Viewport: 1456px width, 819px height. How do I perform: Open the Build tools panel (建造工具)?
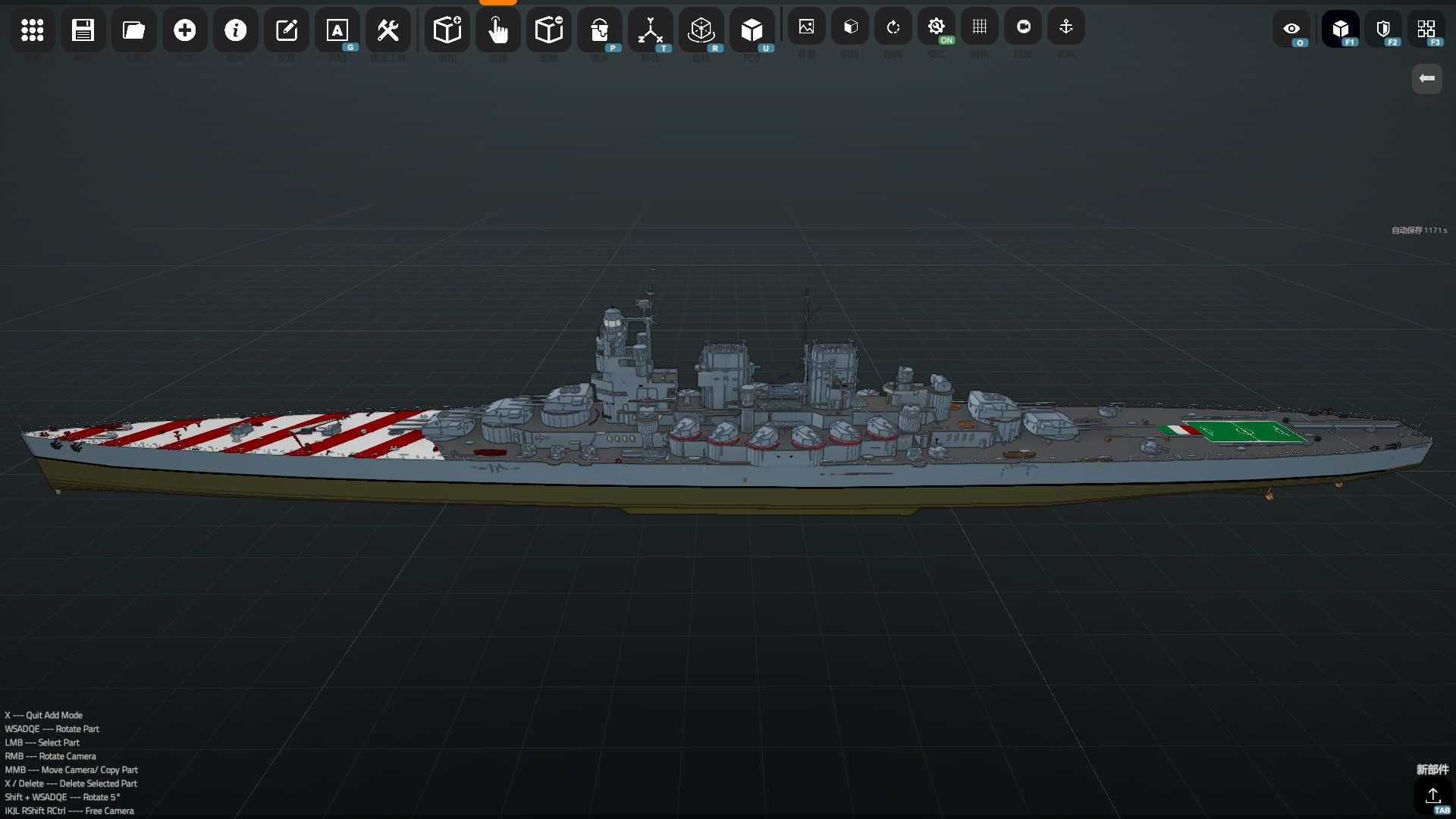tap(388, 30)
